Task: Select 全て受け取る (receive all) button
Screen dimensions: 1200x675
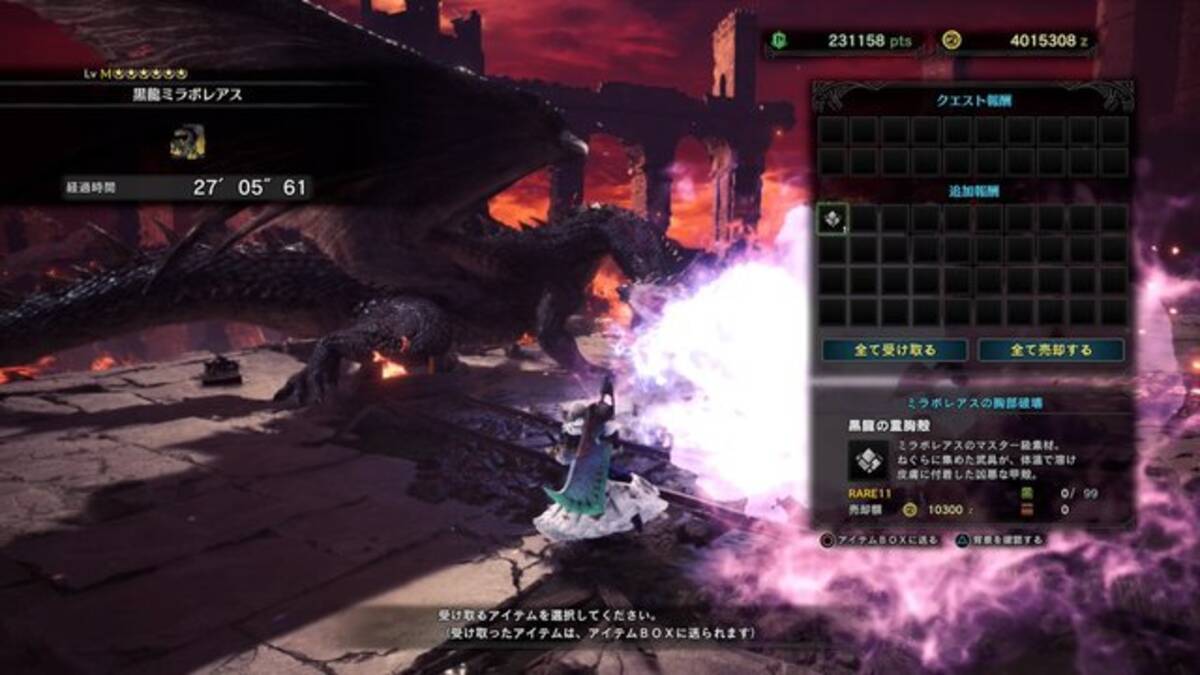Action: [x=894, y=350]
